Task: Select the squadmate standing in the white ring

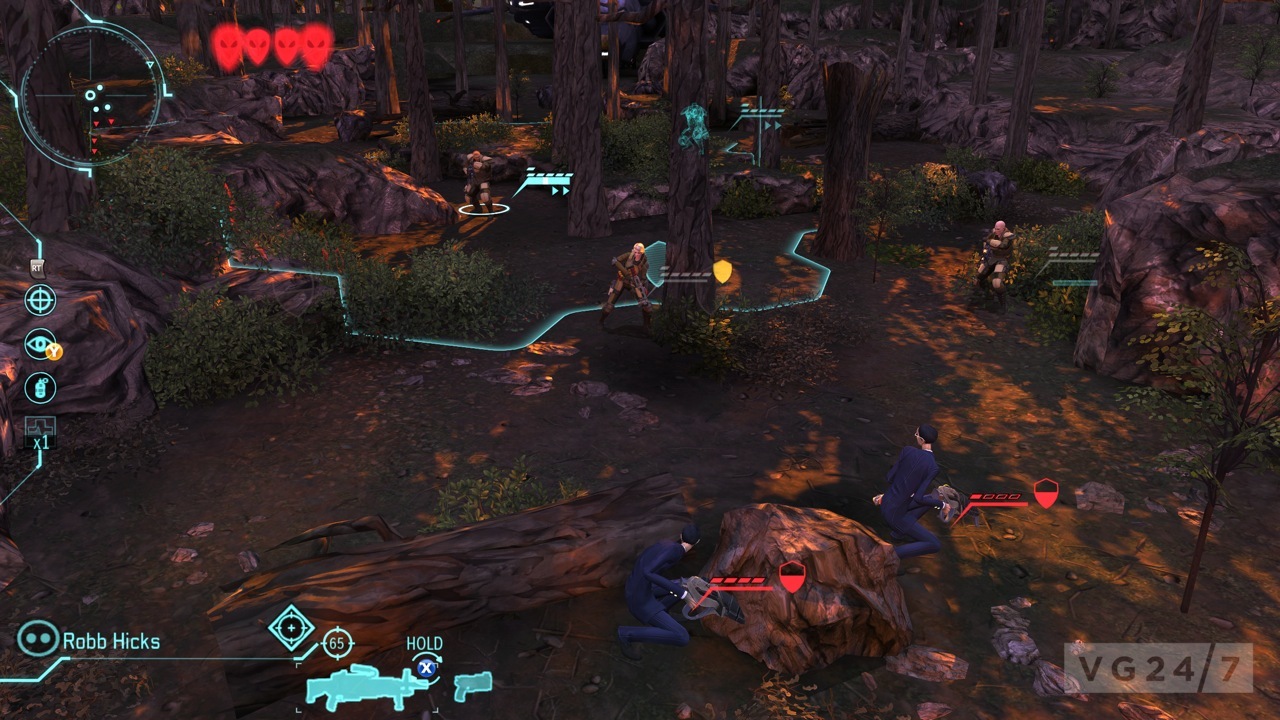Action: (480, 185)
